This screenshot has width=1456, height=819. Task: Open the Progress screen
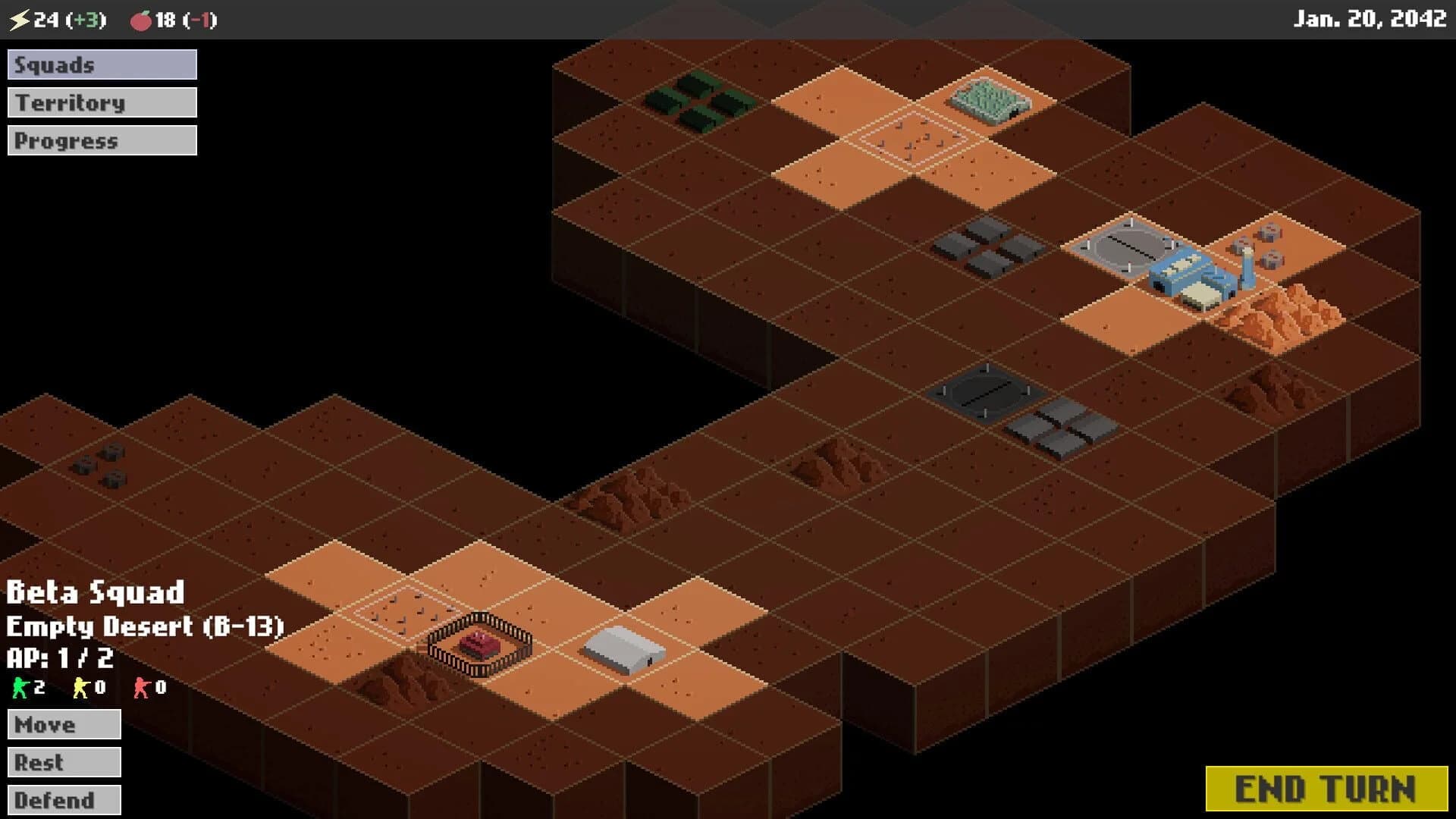coord(102,140)
